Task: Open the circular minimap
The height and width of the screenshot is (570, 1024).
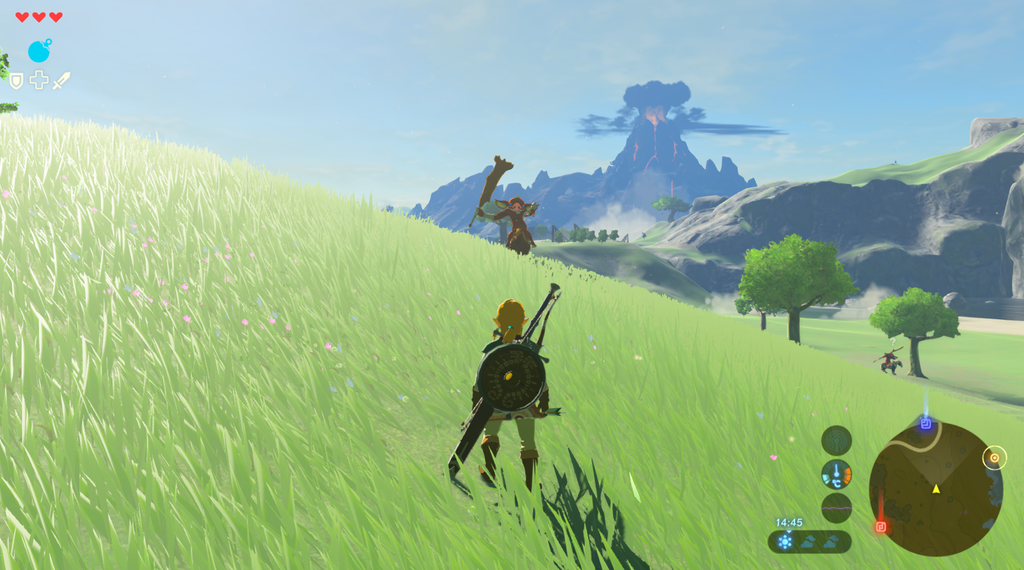Action: click(935, 488)
